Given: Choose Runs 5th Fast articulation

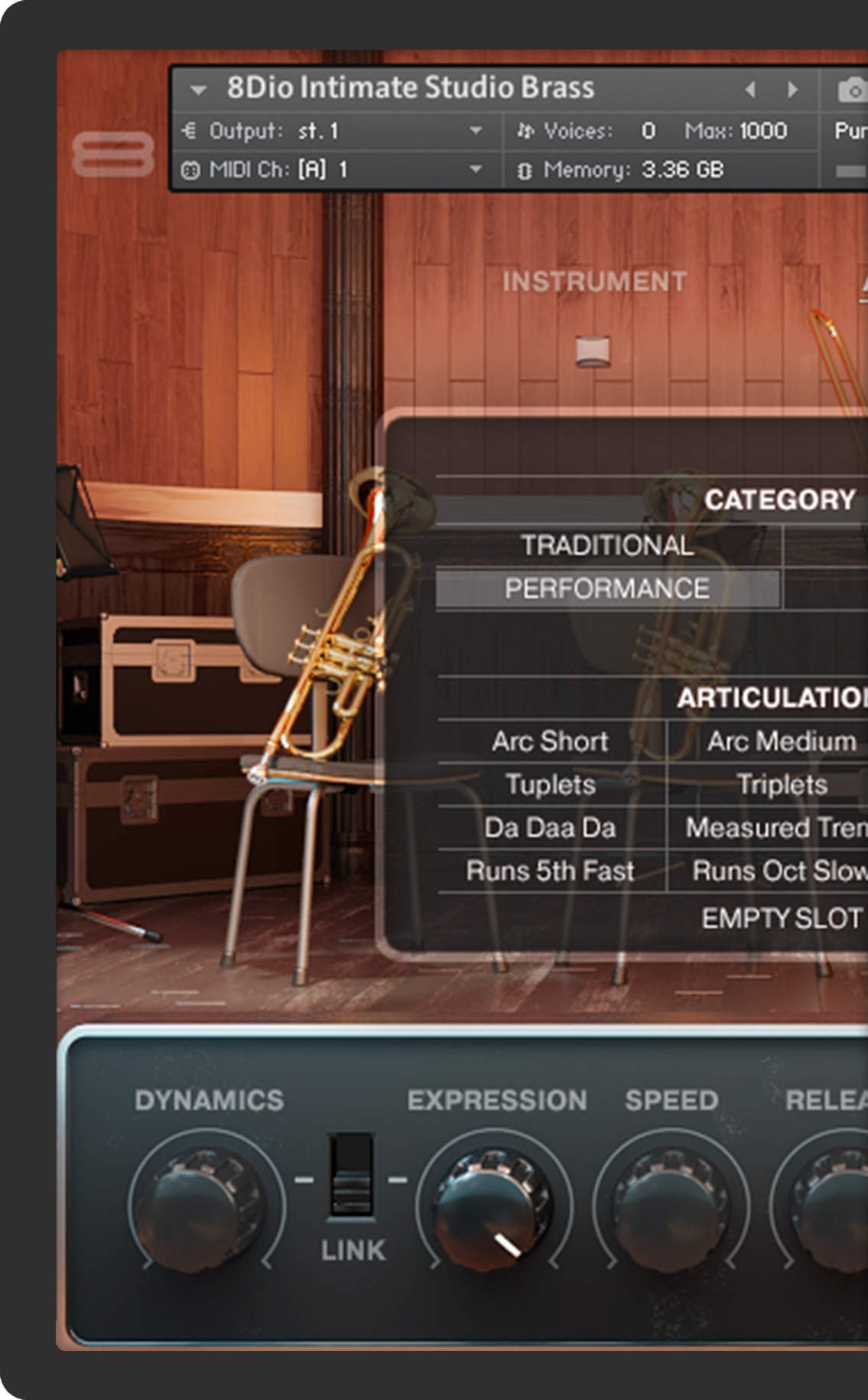Looking at the screenshot, I should pyautogui.click(x=550, y=871).
